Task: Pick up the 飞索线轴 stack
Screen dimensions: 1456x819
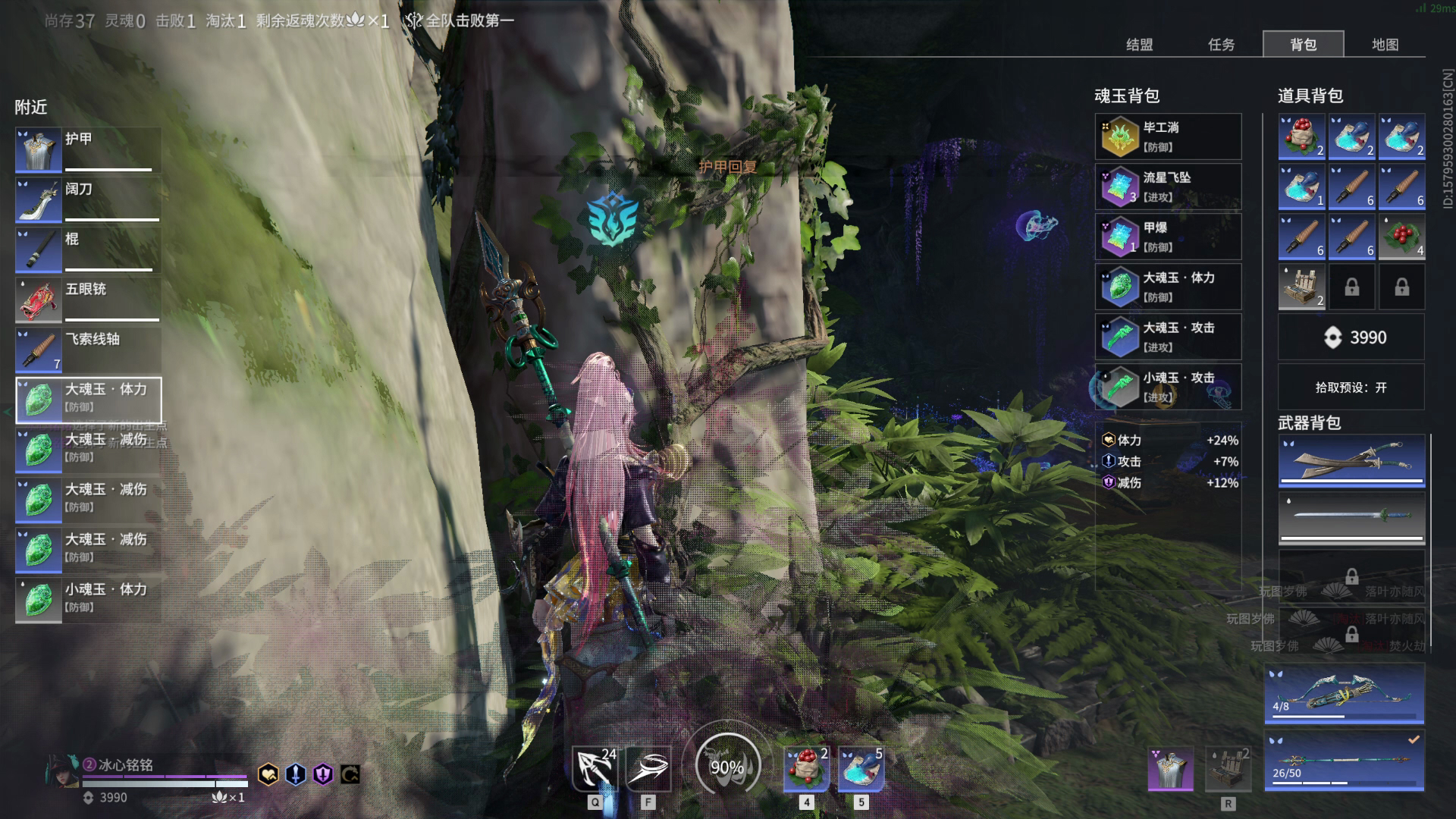Action: (x=88, y=350)
